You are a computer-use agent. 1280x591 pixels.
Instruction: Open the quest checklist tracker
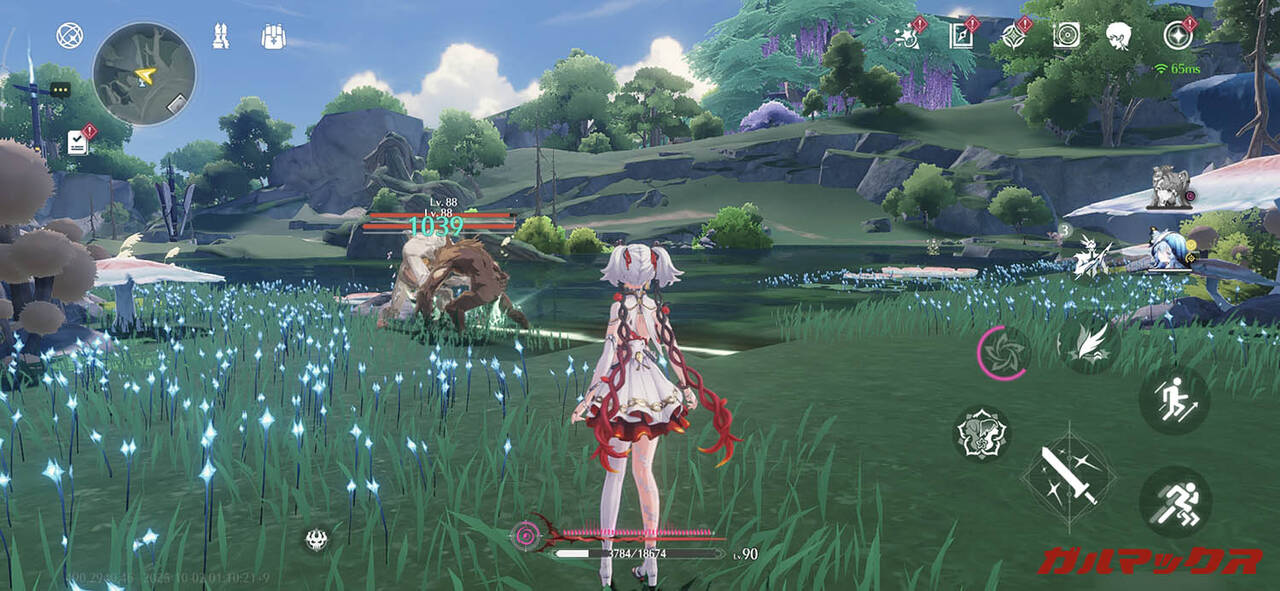(x=78, y=142)
